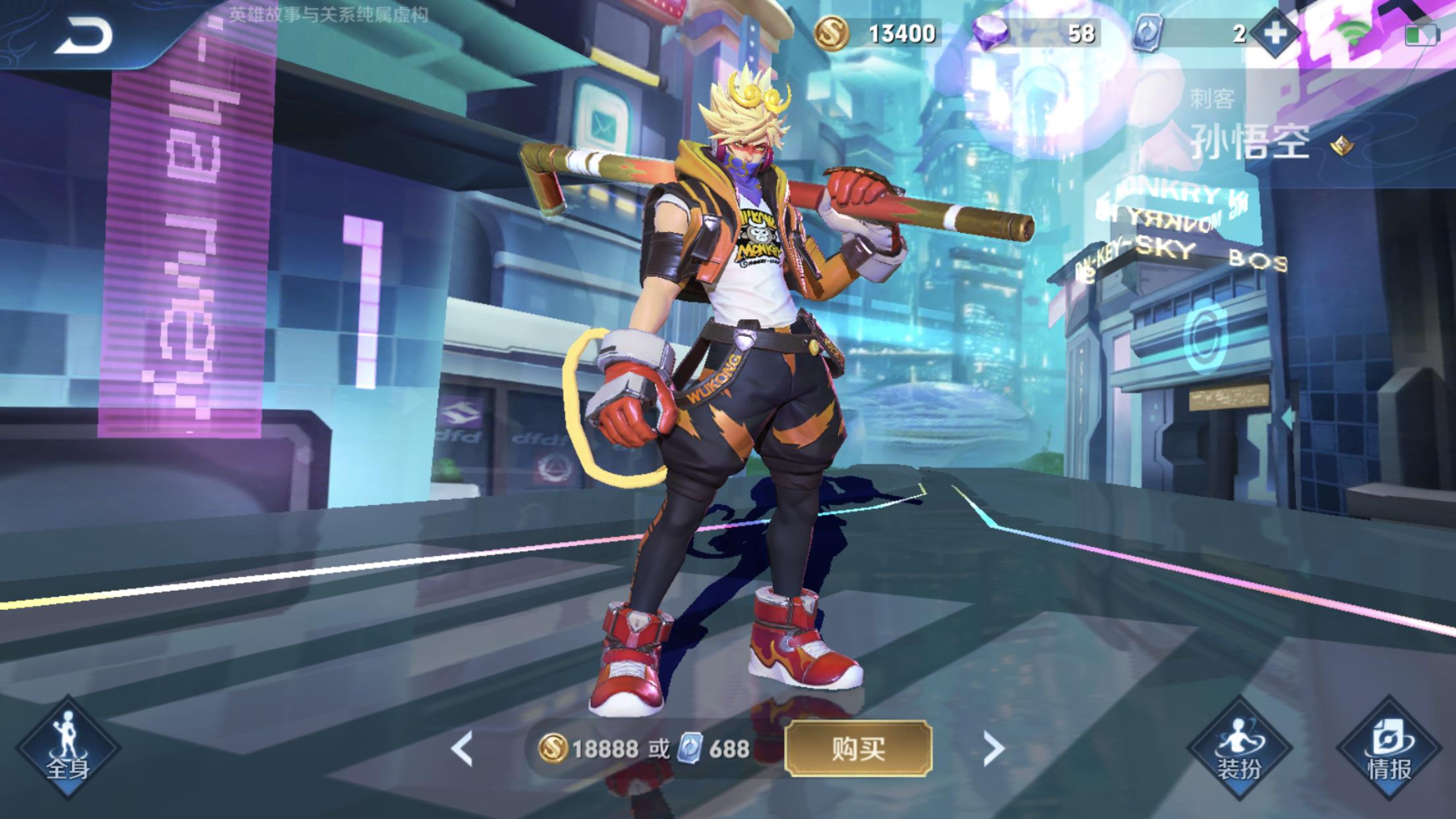Tap the gold coin currency icon
This screenshot has height=819, width=1456.
coord(832,33)
